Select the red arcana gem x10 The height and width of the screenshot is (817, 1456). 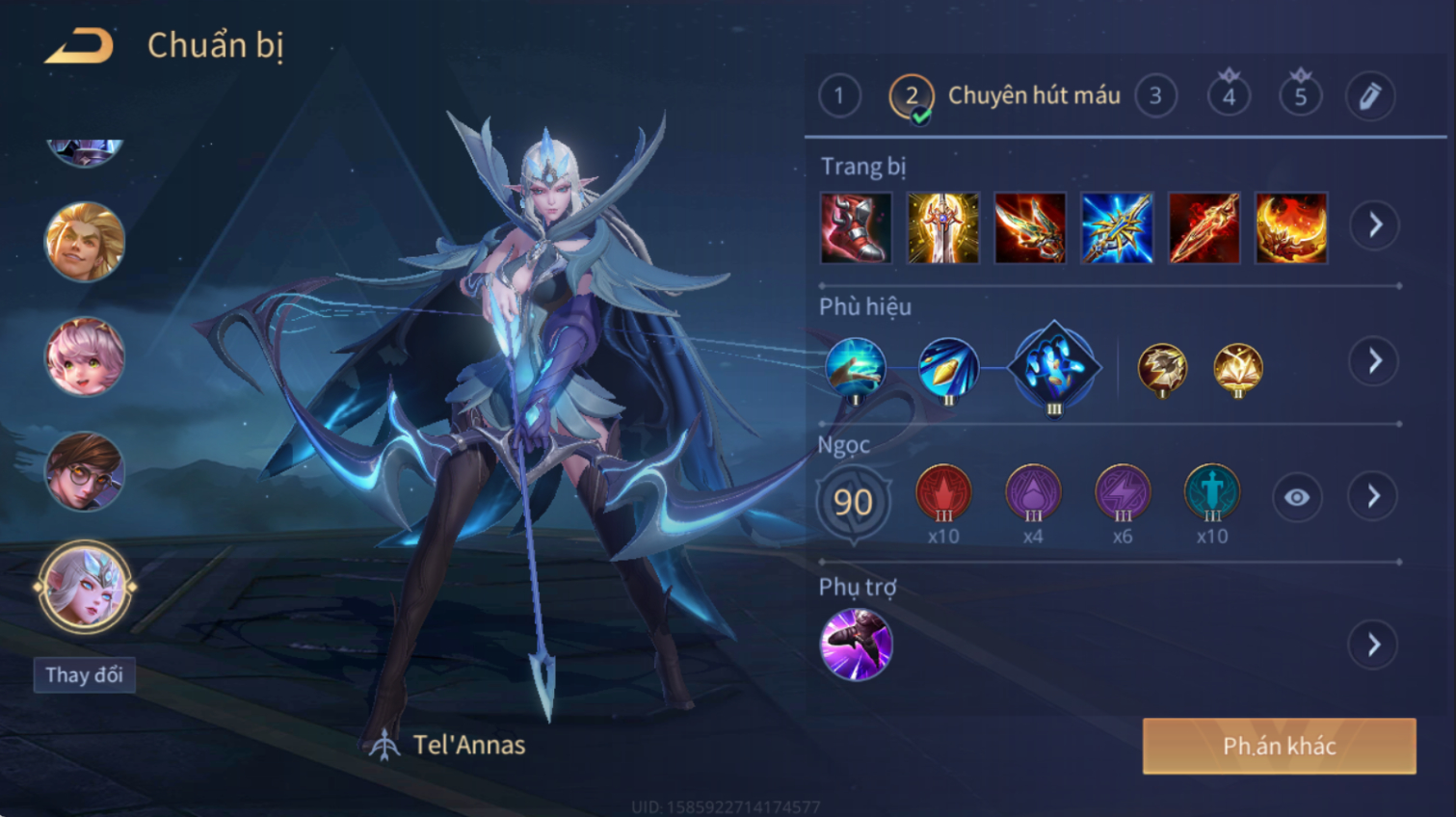[943, 494]
